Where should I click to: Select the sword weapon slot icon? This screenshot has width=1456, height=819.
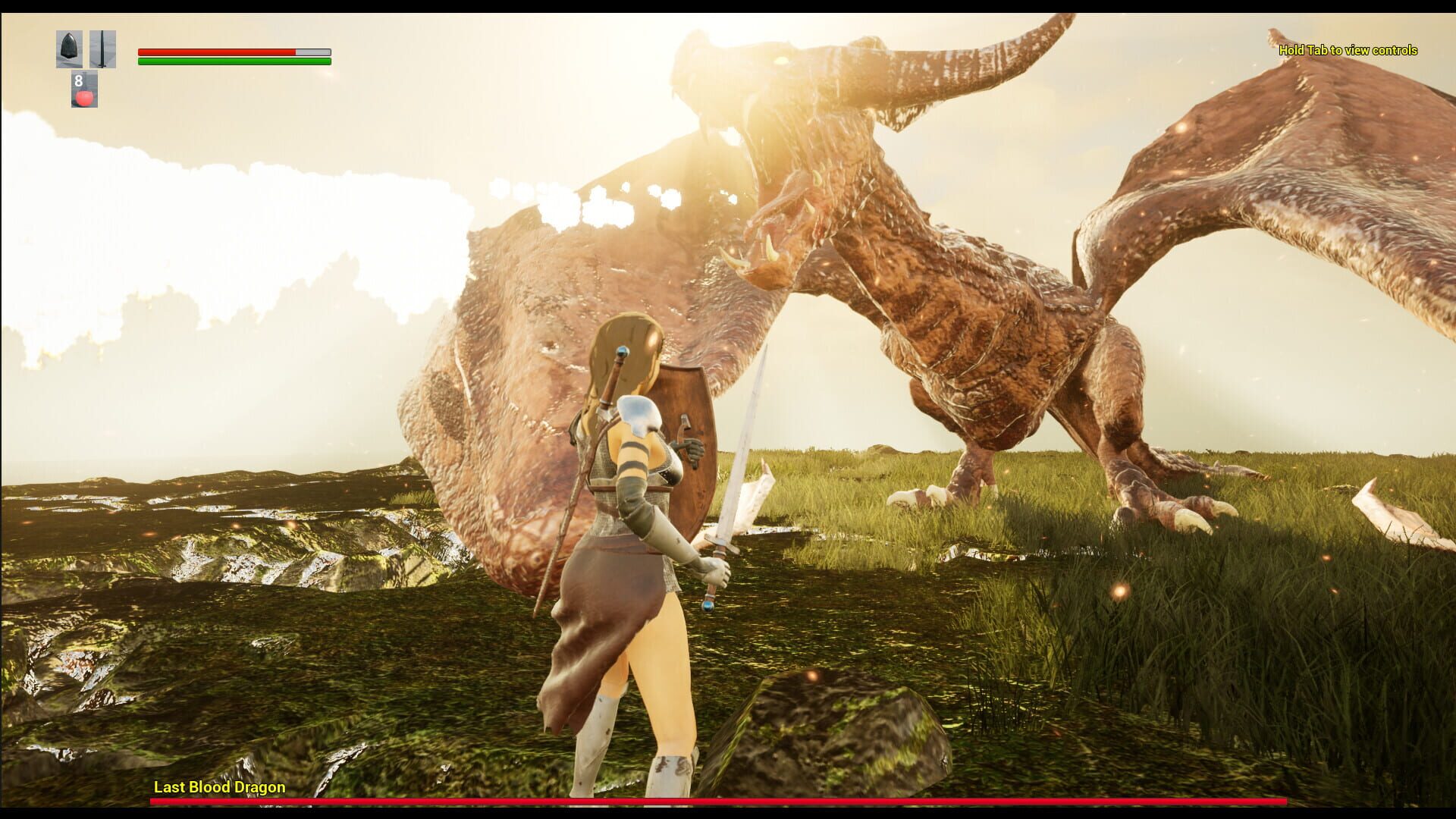pos(102,47)
